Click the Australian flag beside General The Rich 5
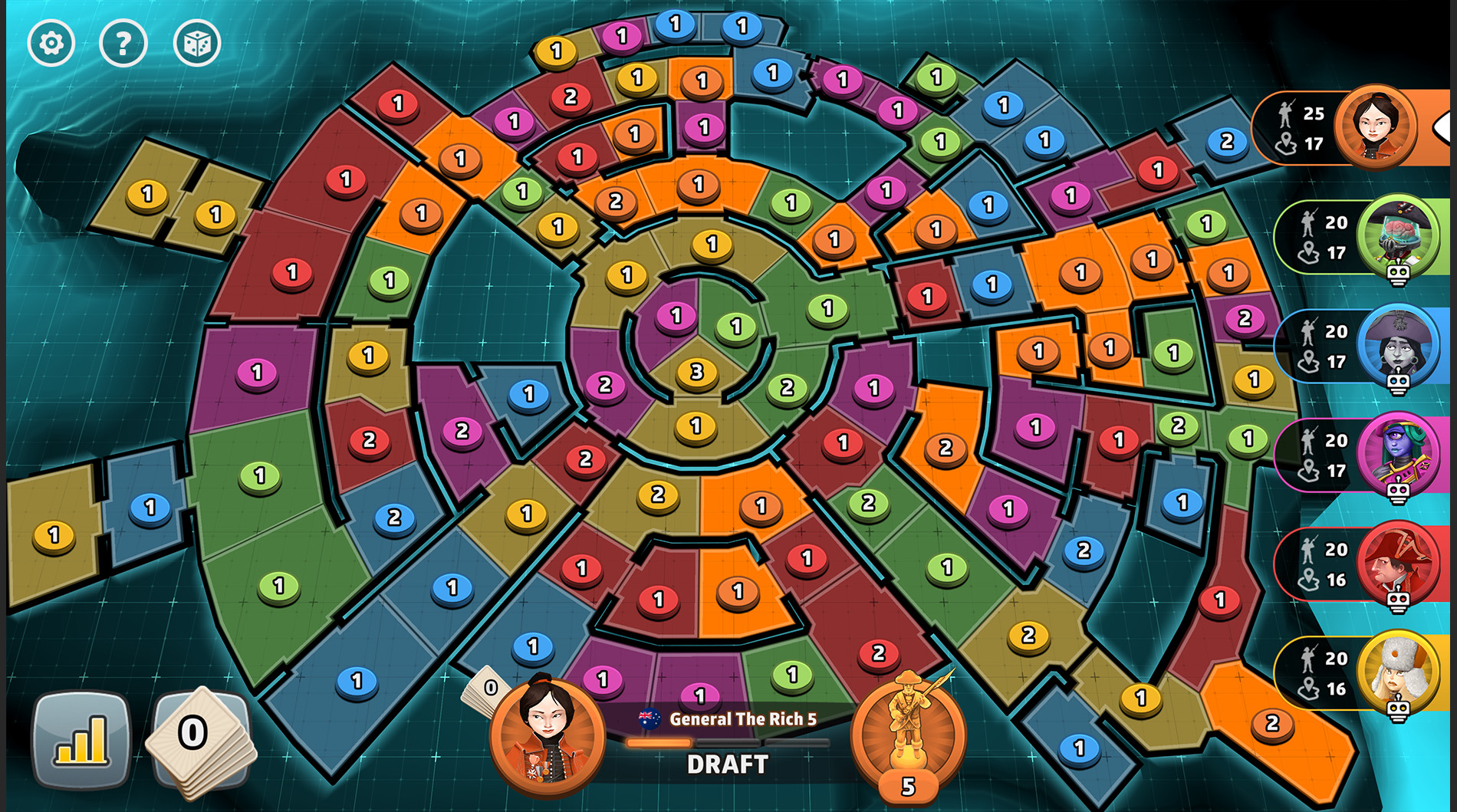 click(648, 718)
